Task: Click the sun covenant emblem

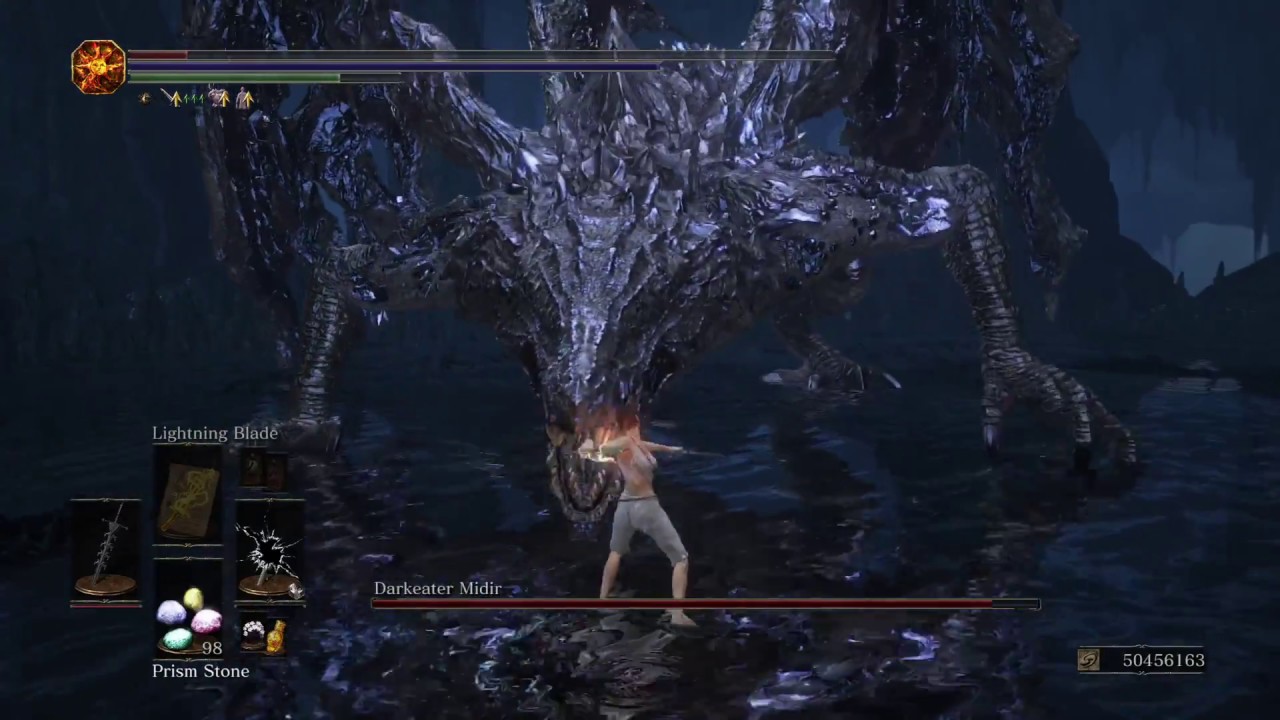Action: click(x=98, y=67)
